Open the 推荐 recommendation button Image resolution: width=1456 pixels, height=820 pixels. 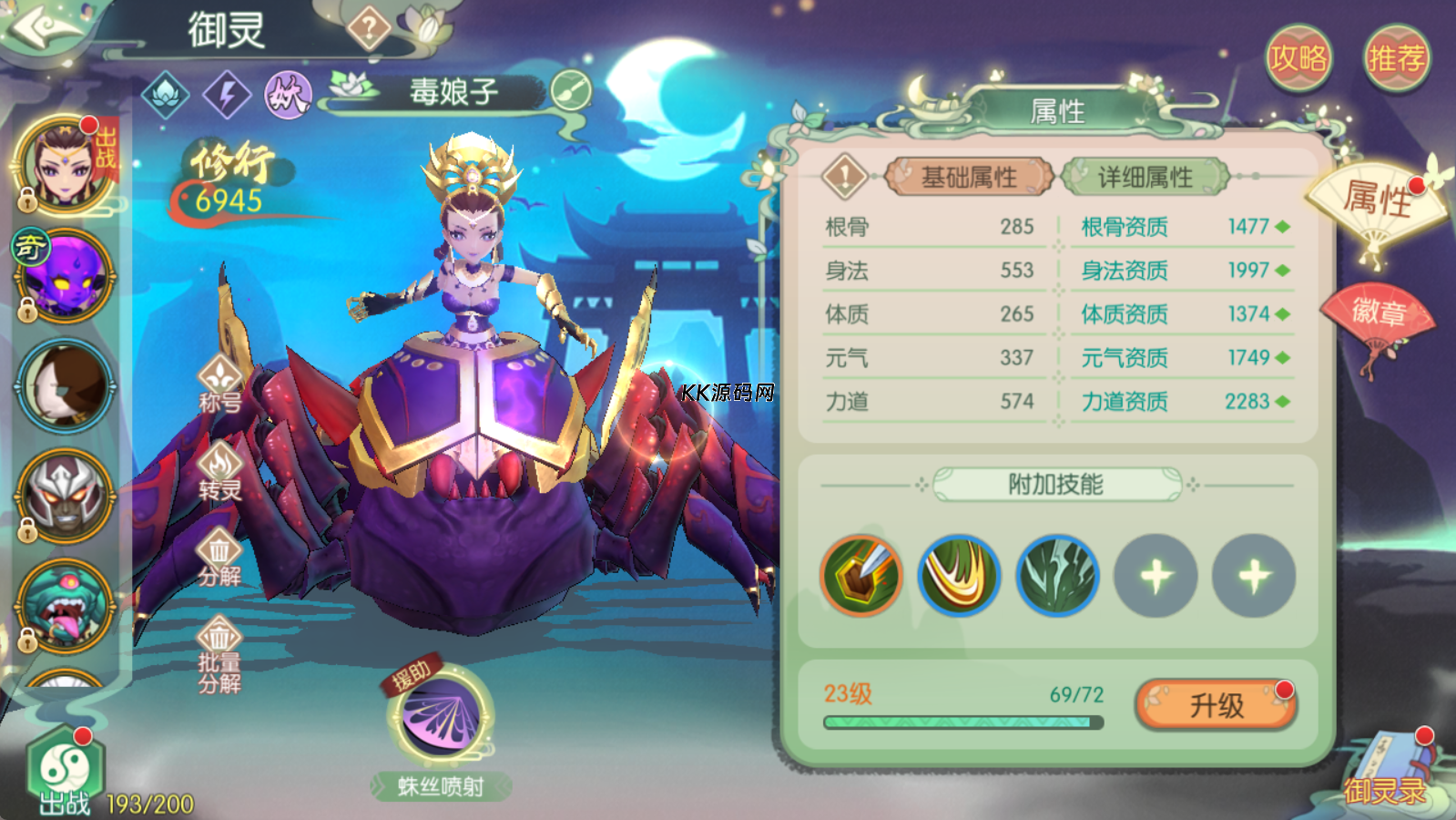tap(1396, 58)
